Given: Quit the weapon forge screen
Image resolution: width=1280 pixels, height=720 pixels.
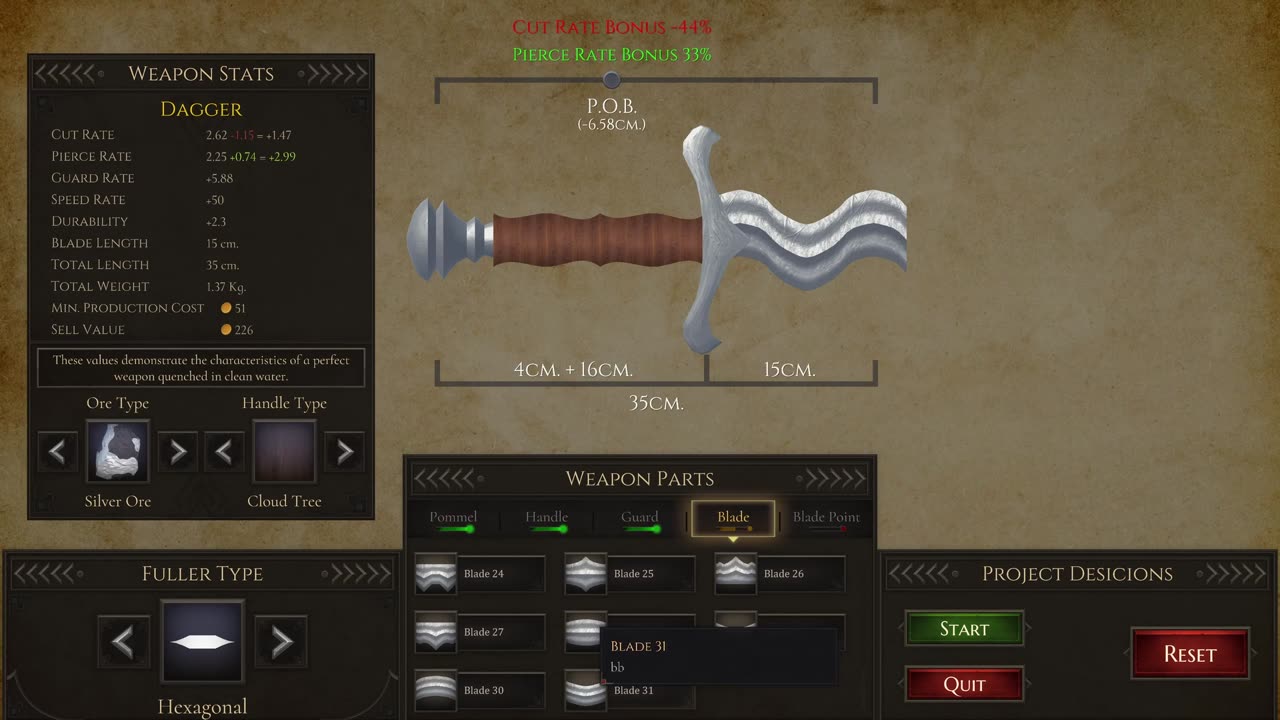Looking at the screenshot, I should 964,685.
